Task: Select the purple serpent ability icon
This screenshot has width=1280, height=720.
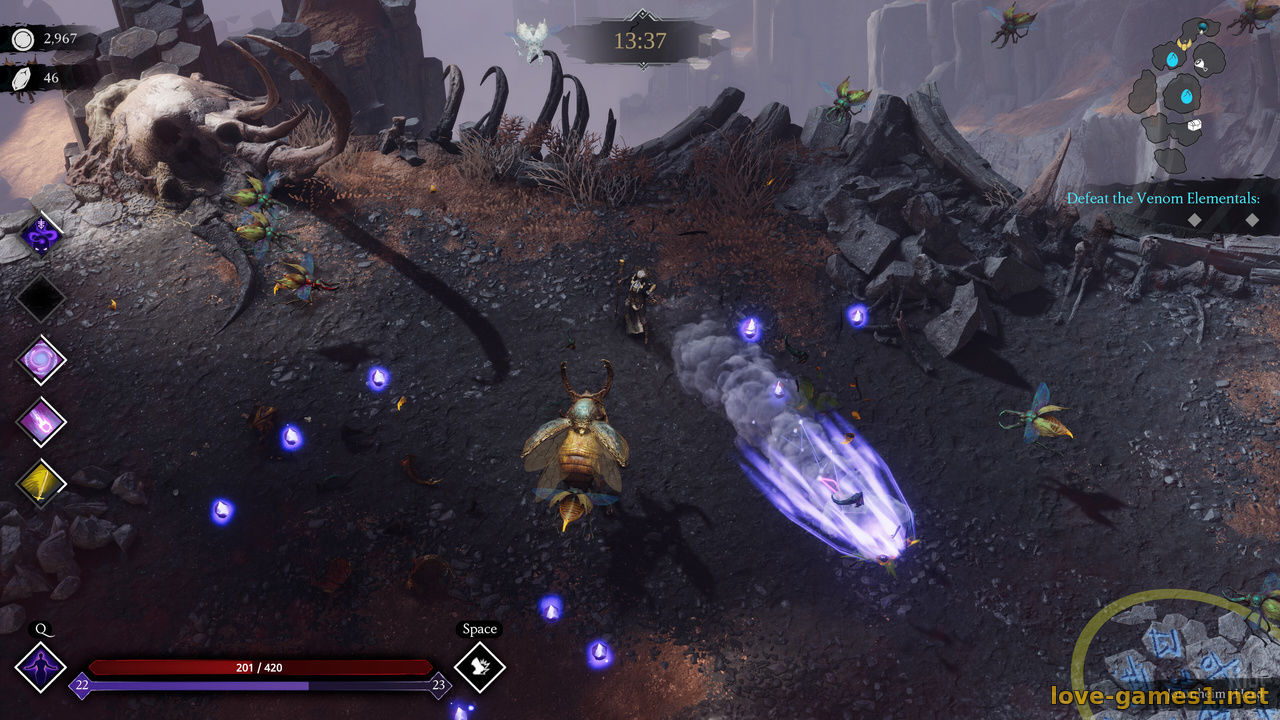Action: click(x=41, y=236)
